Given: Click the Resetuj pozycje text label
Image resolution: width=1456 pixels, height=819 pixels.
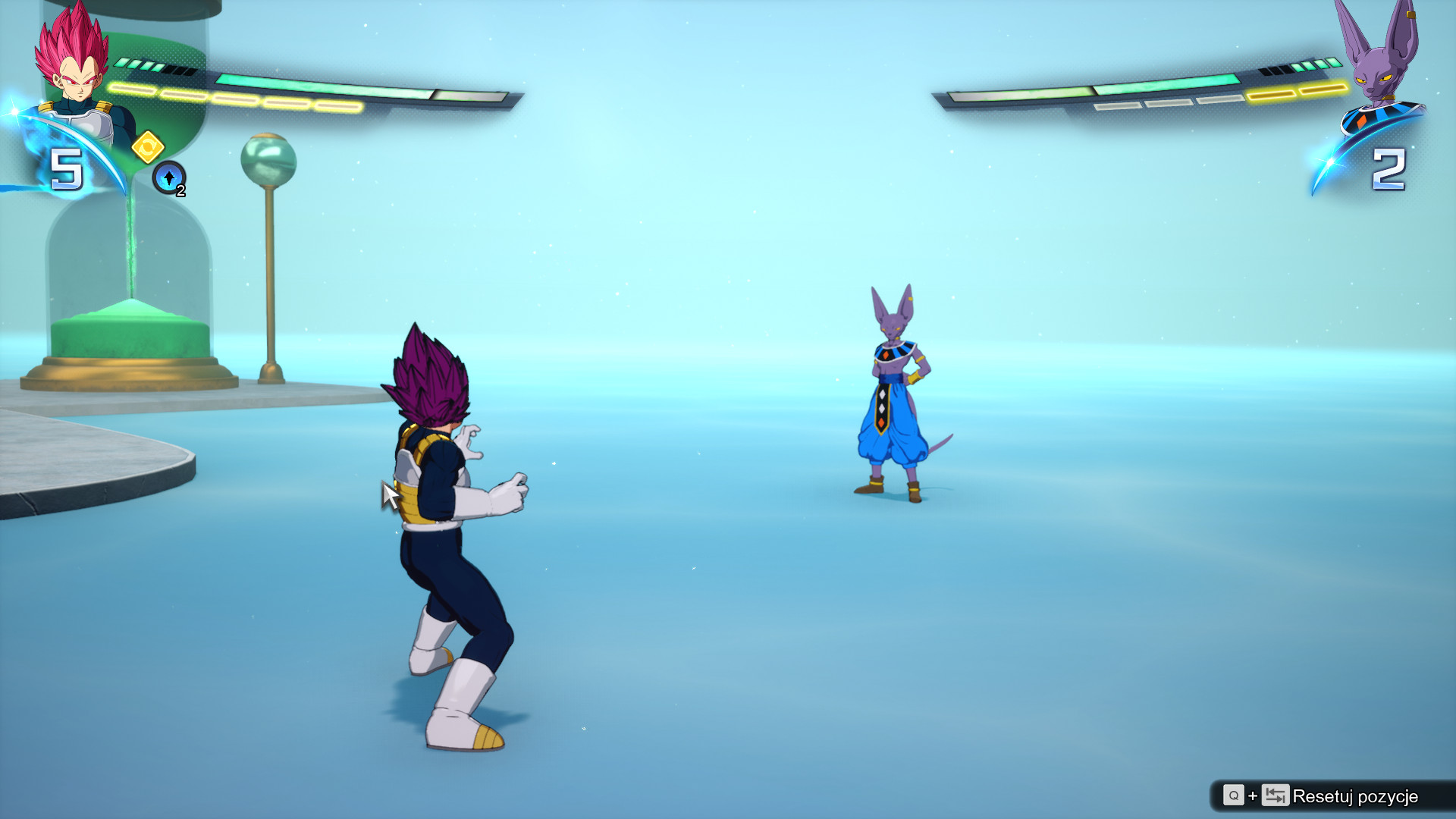Looking at the screenshot, I should [x=1356, y=797].
